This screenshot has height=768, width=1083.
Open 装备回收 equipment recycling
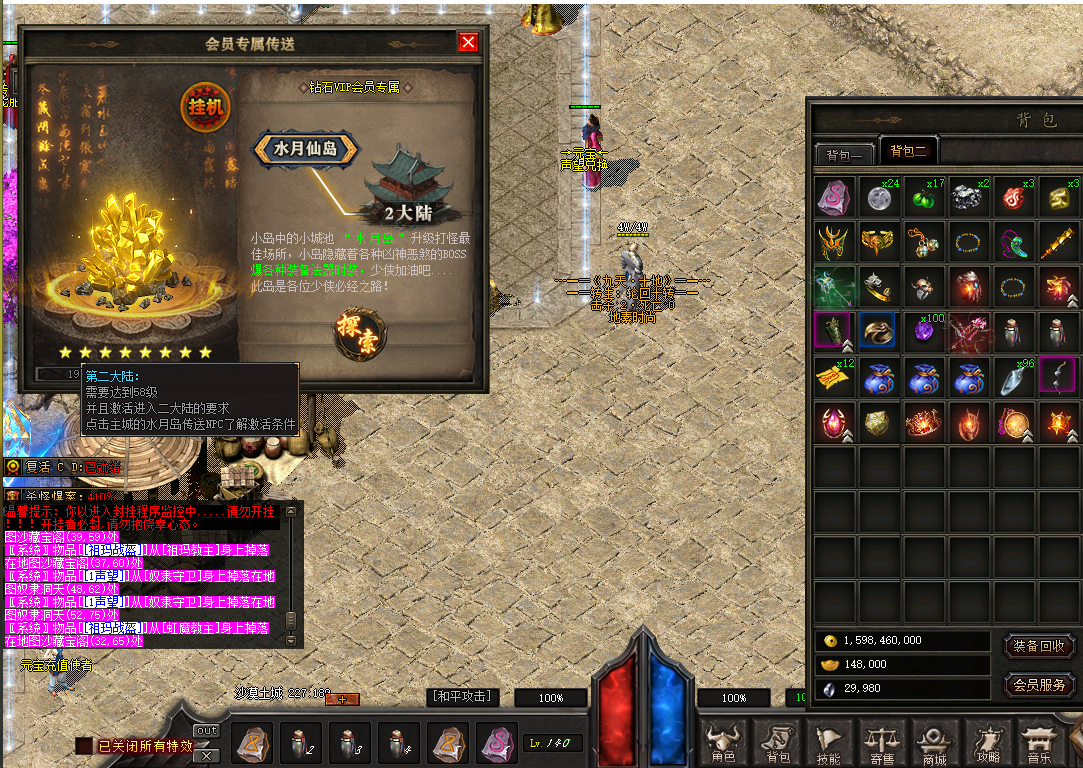(x=1039, y=646)
